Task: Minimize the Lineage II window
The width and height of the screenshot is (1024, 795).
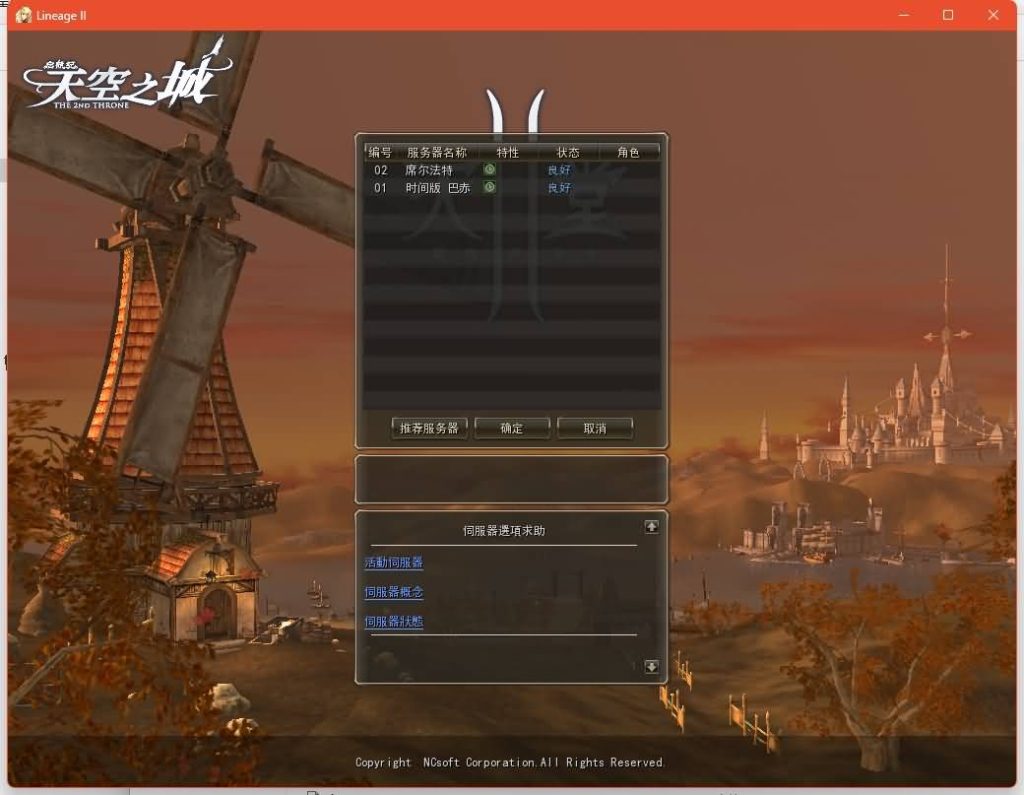Action: click(x=904, y=15)
